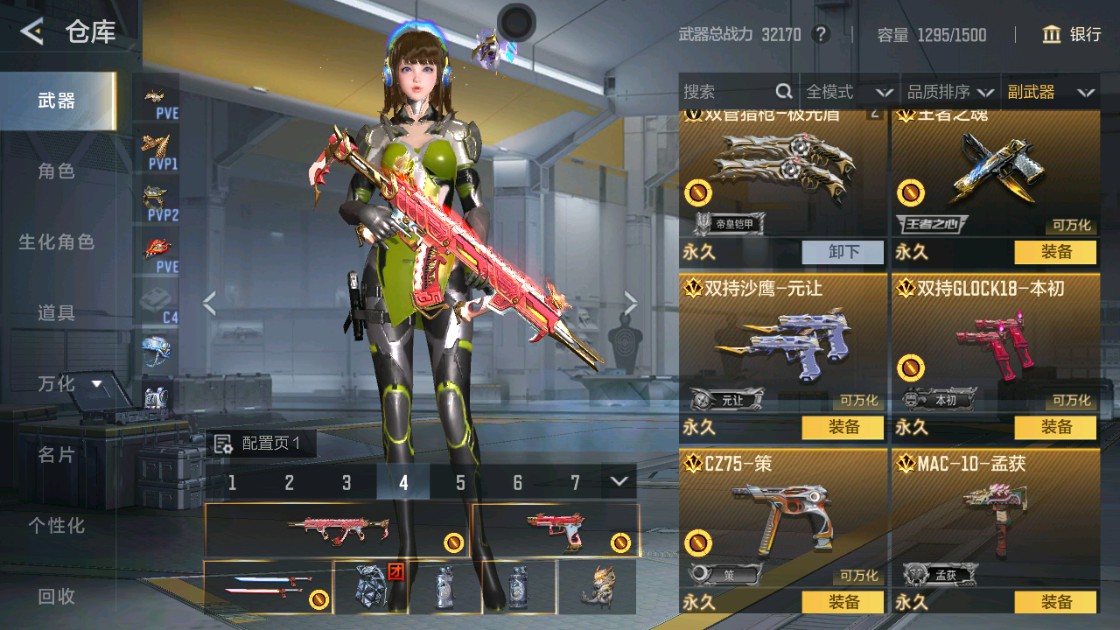Show the 名片 section

[56, 455]
